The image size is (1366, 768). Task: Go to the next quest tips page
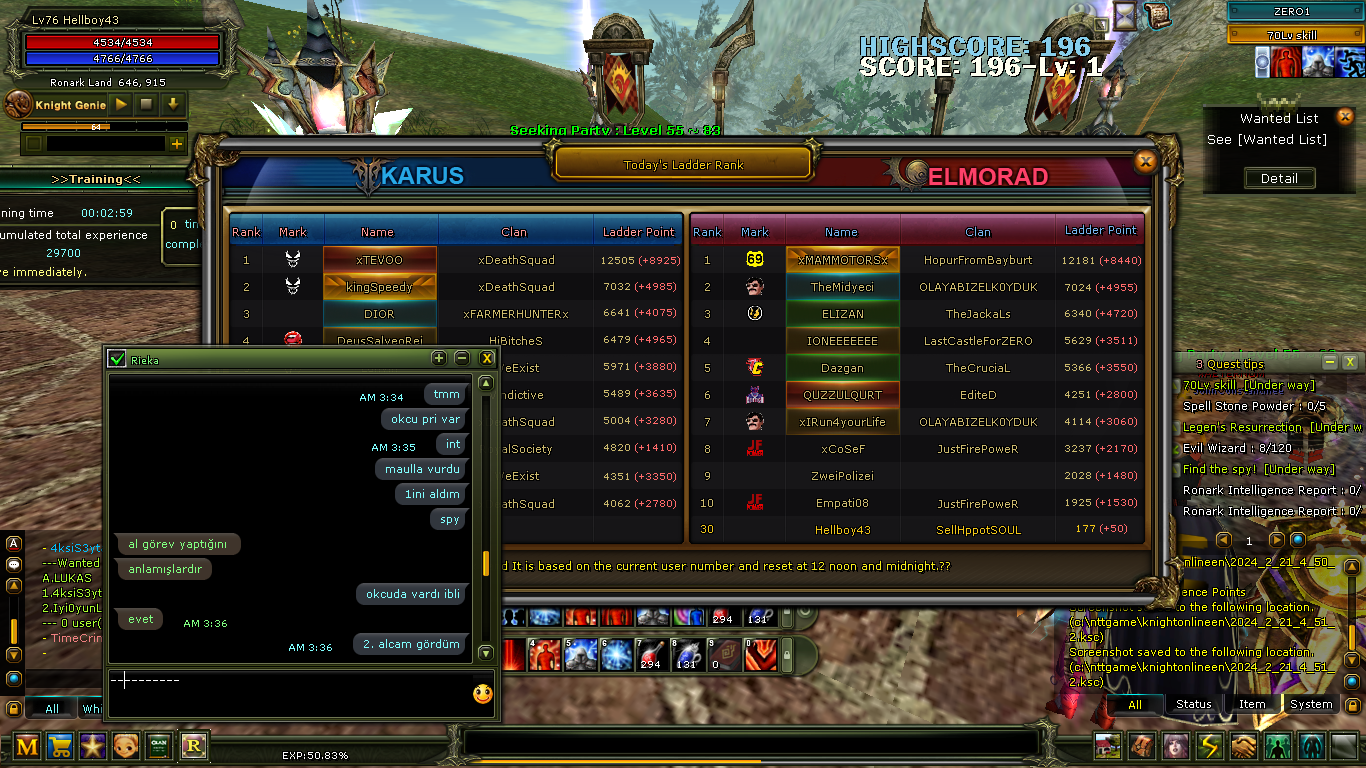coord(1277,540)
